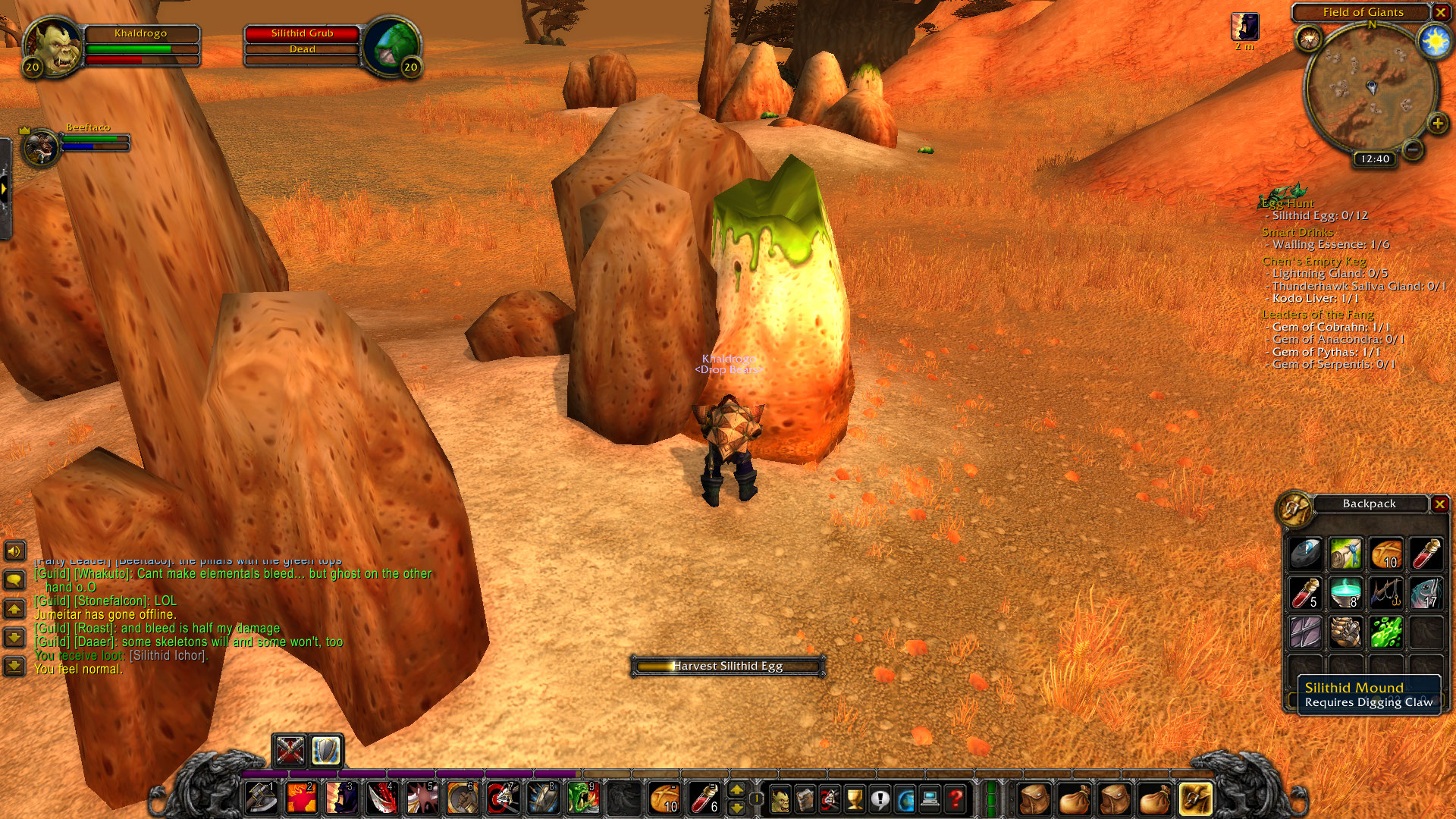Image resolution: width=1456 pixels, height=819 pixels.
Task: Click the action bar page-up arrow
Action: [737, 792]
